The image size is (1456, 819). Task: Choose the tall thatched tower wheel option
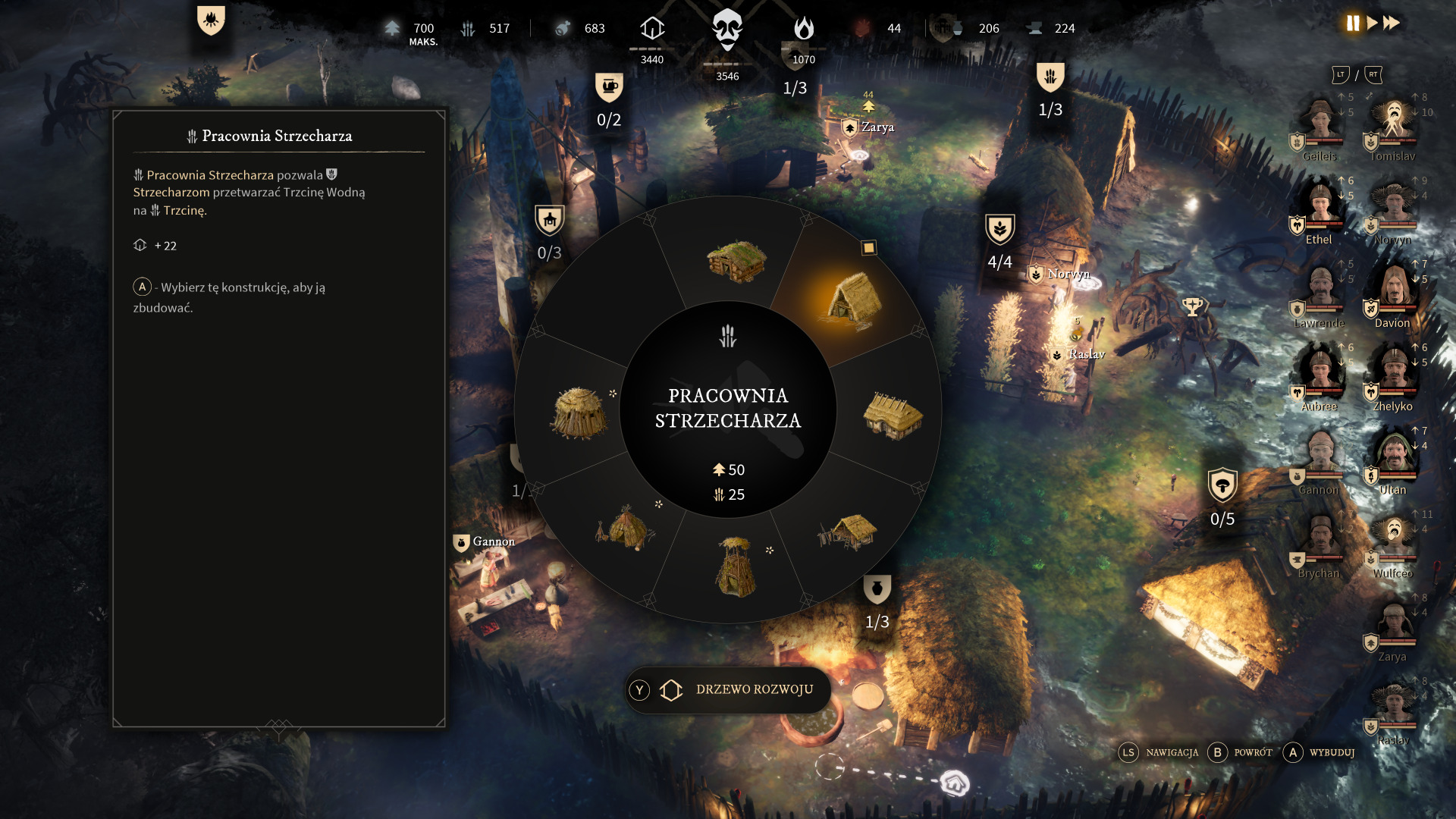[735, 566]
